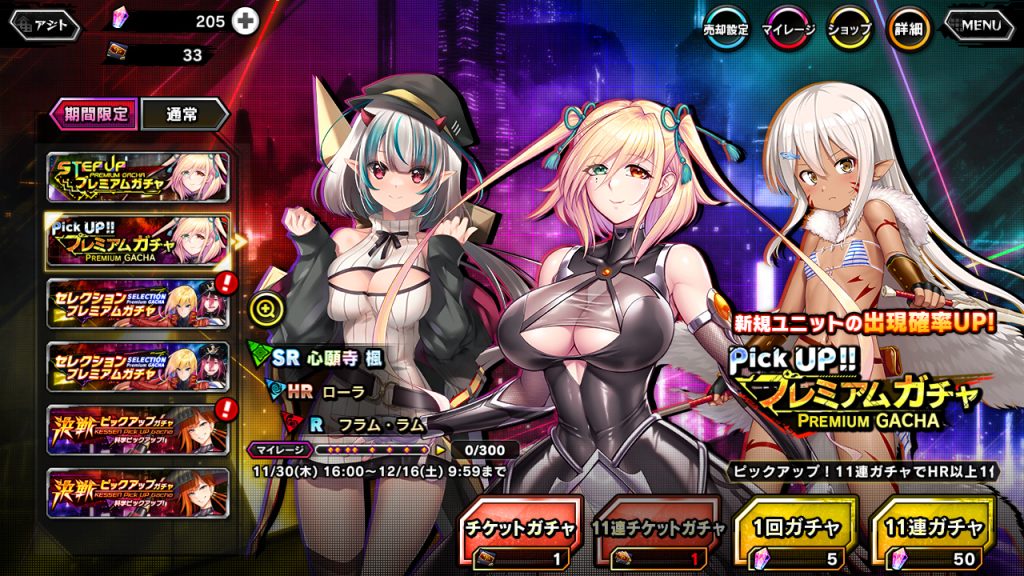Open the マイレージ mileage screen
Viewport: 1024px width, 576px height.
click(x=790, y=30)
